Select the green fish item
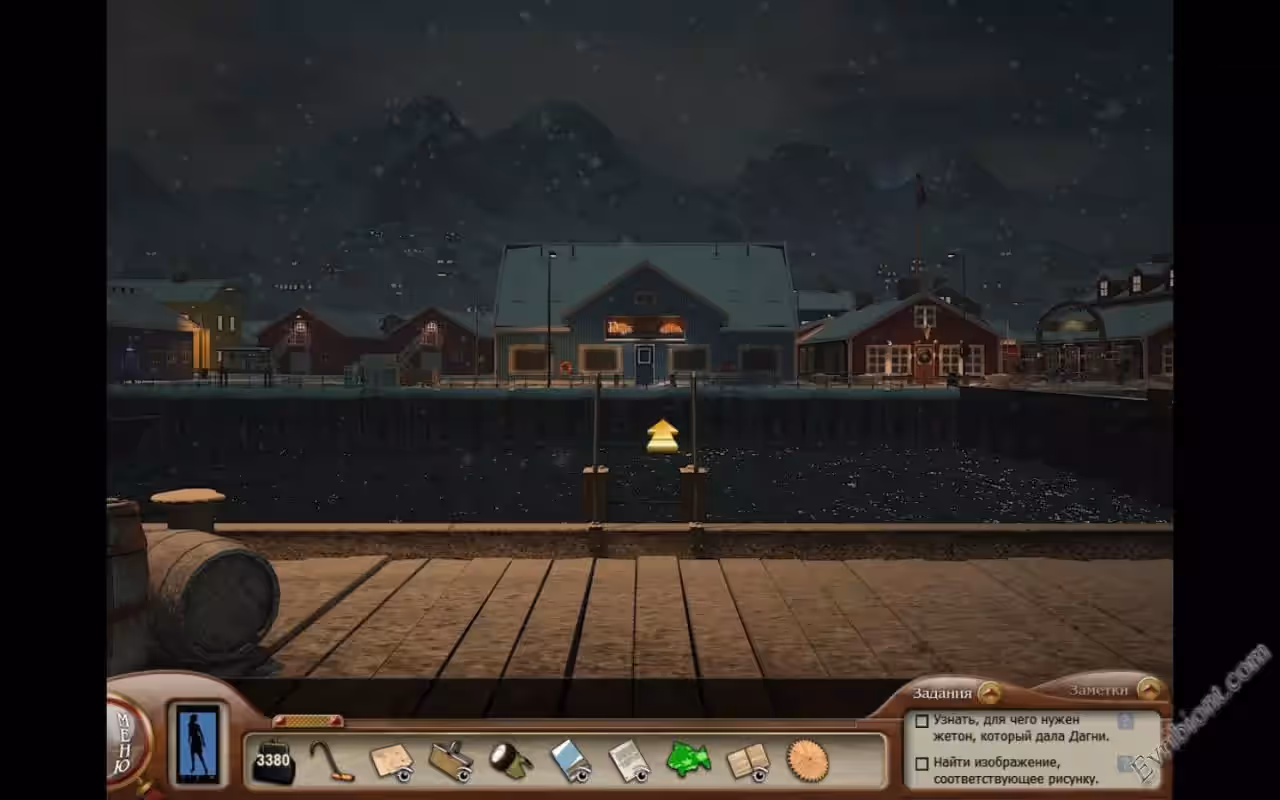 click(688, 759)
